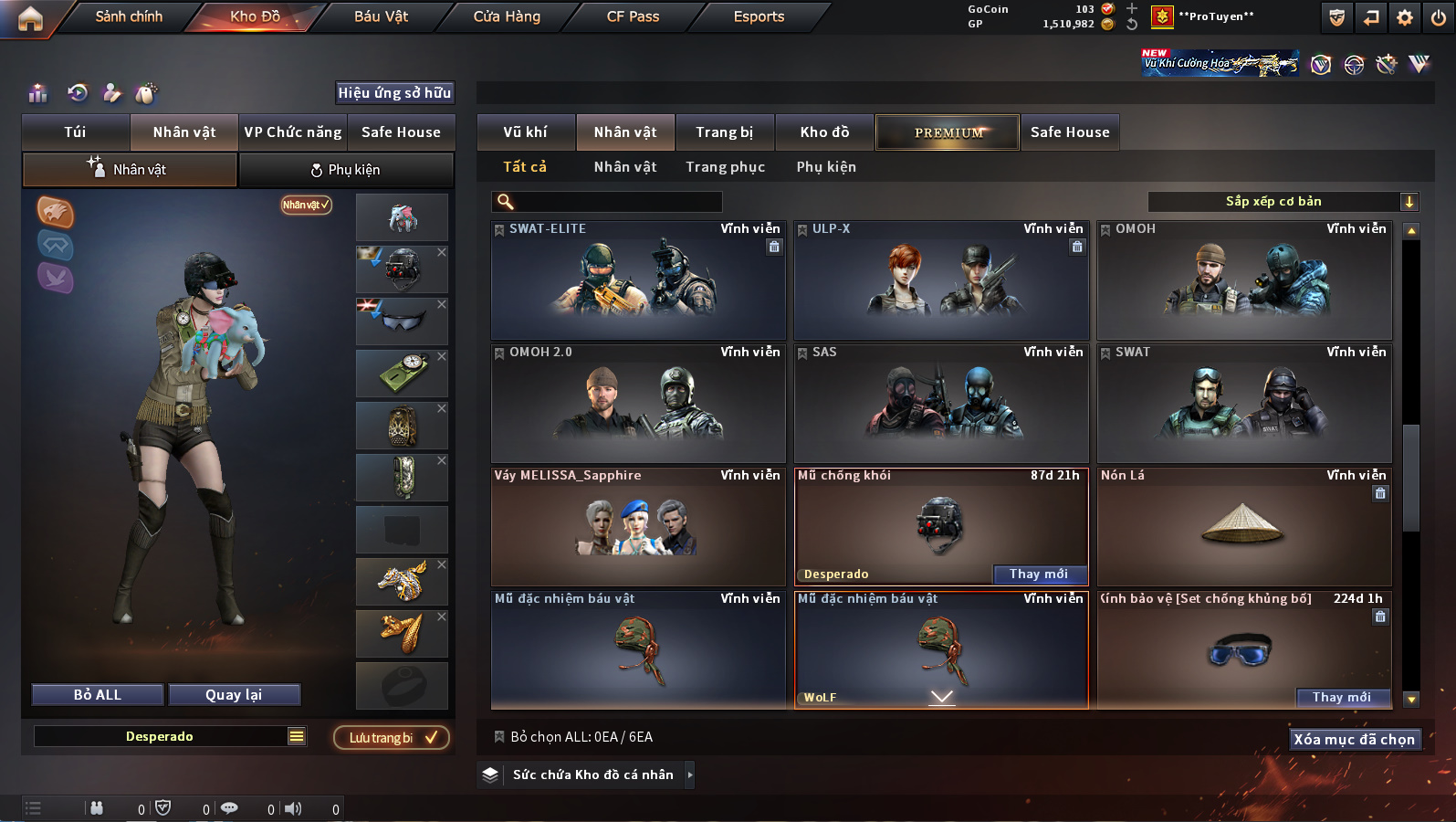Select the PREMIUM inventory tab

coord(948,132)
